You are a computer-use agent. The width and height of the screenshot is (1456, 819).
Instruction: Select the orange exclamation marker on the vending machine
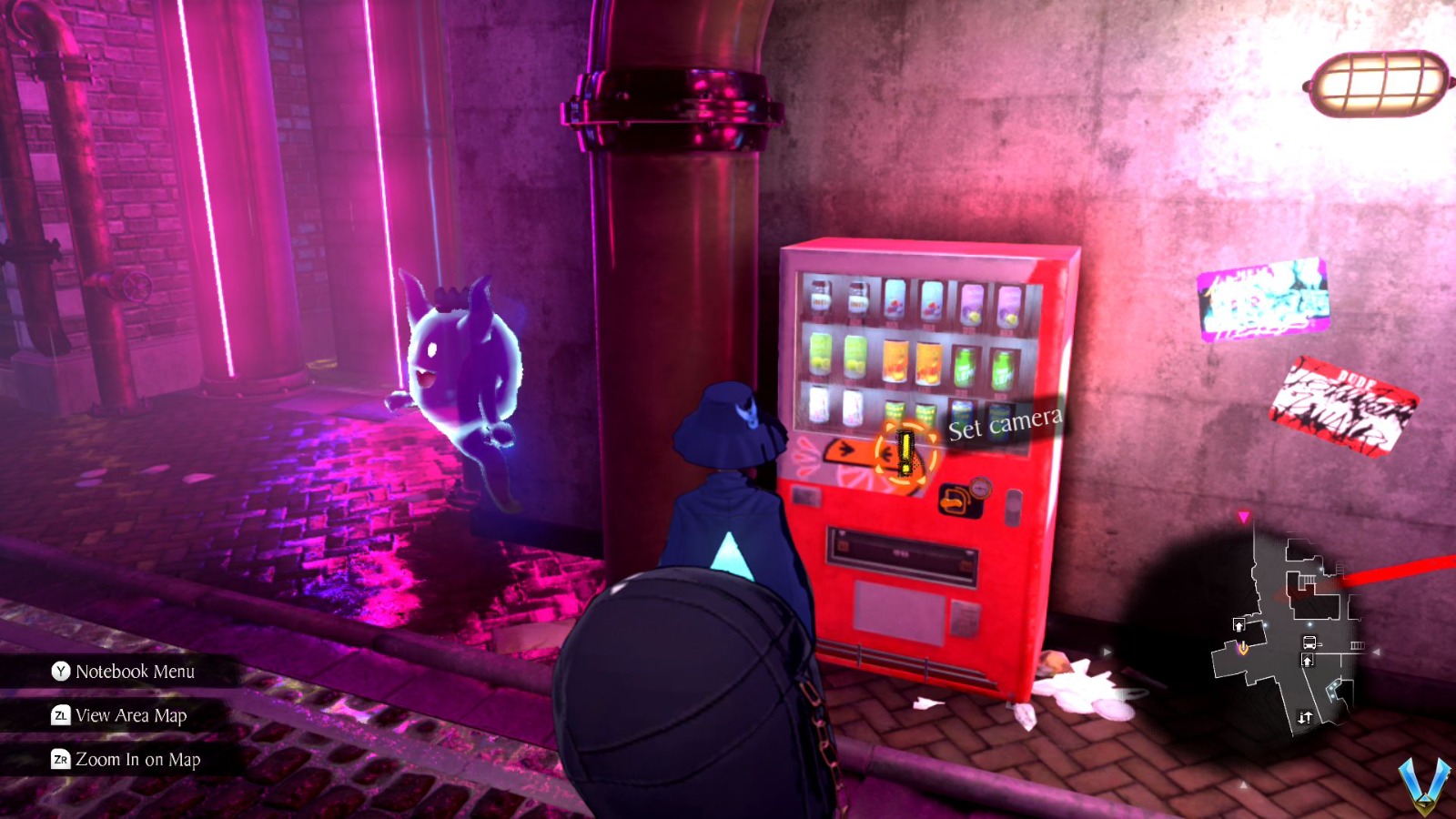click(905, 453)
